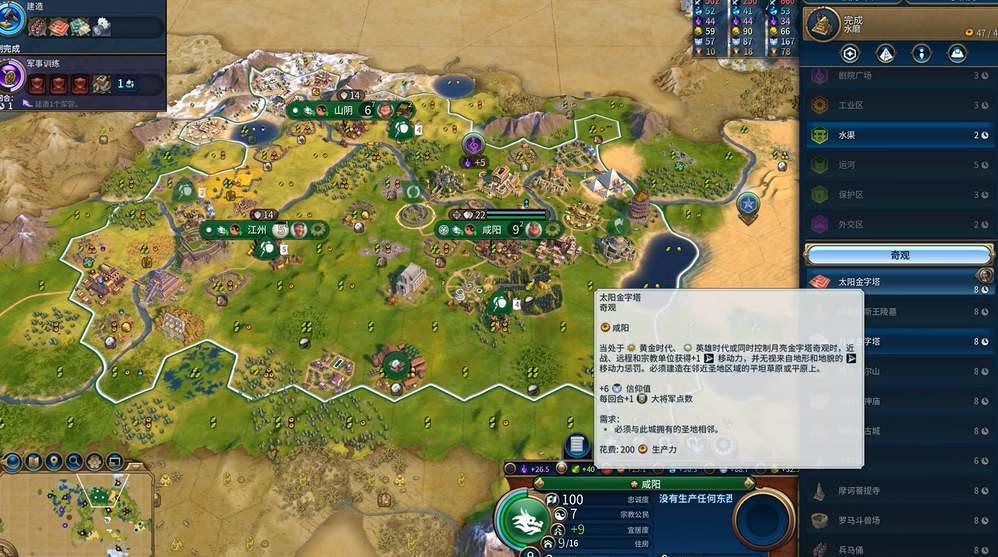Open the map pin tool
Screen dimensions: 998x557
53,462
